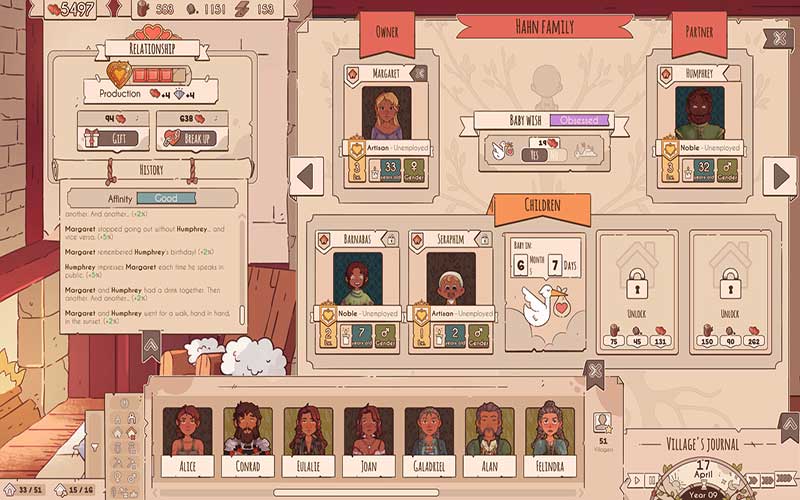Close the villager roster bar
The width and height of the screenshot is (800, 500).
click(594, 374)
